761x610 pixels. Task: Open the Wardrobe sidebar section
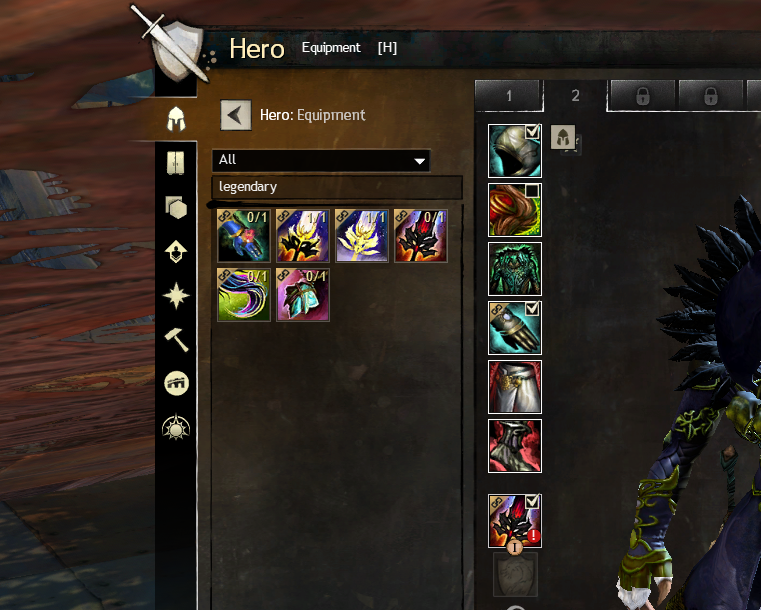click(x=176, y=163)
